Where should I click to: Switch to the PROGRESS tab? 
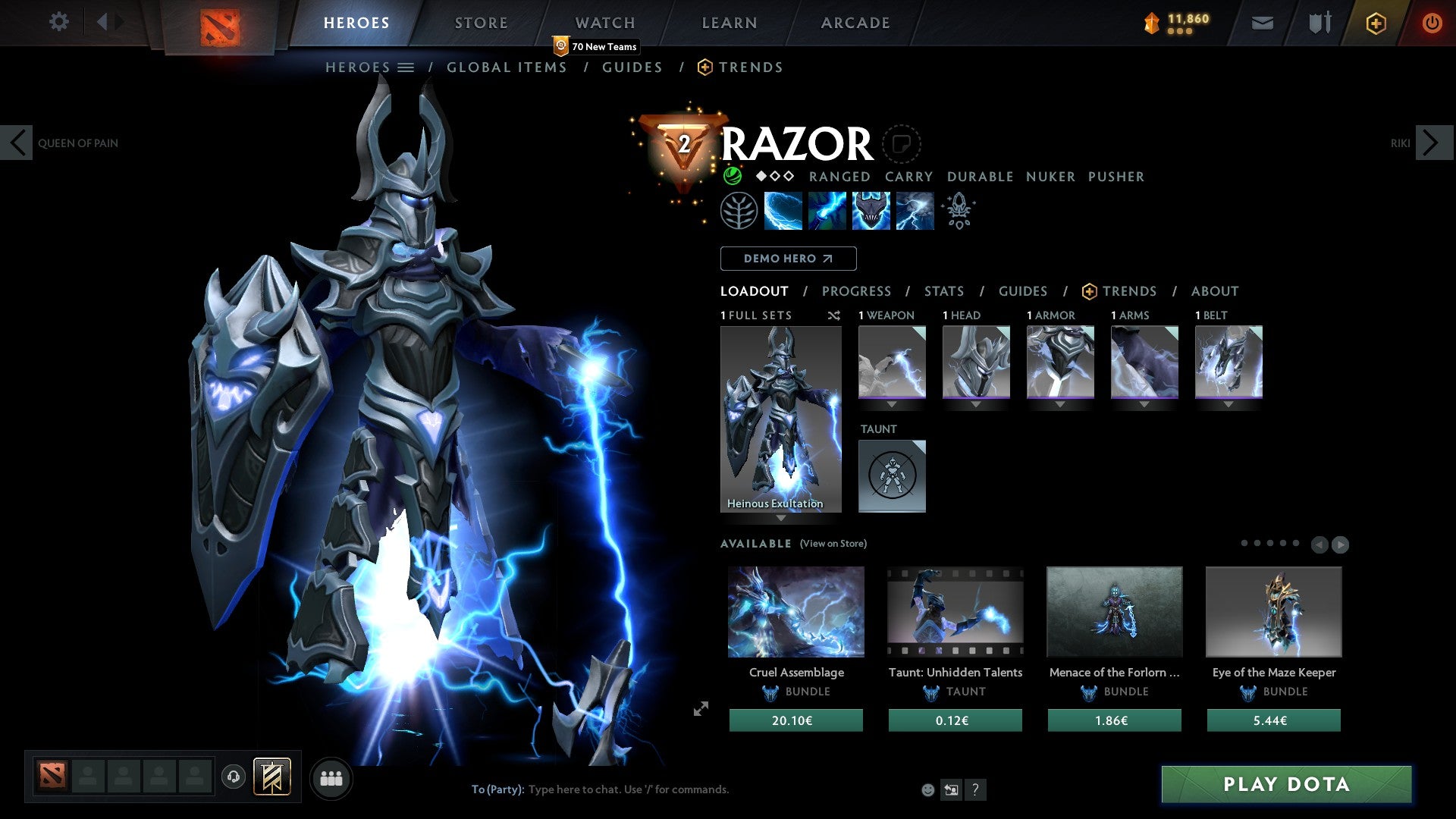pos(857,291)
